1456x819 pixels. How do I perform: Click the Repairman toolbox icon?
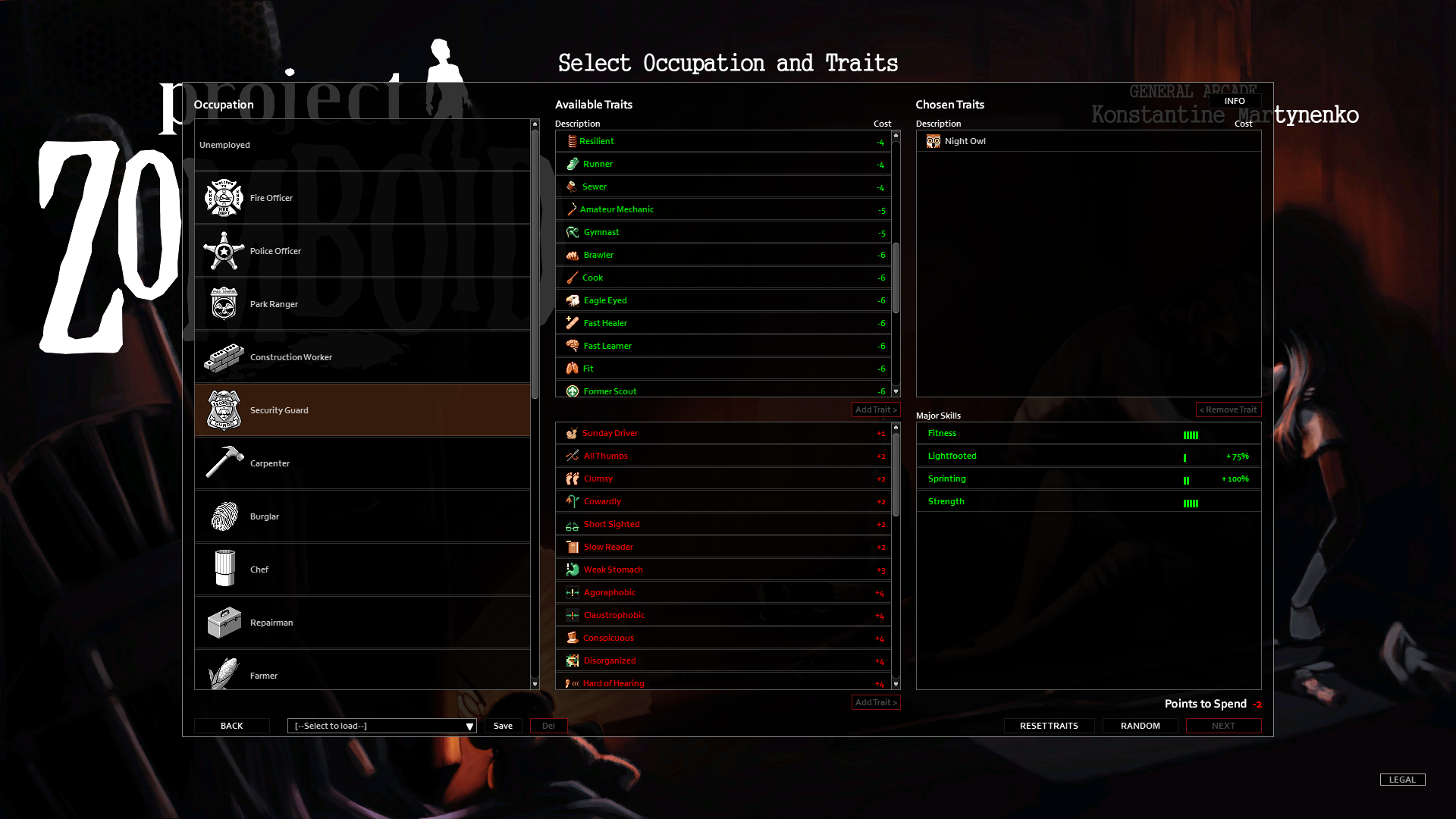click(224, 623)
